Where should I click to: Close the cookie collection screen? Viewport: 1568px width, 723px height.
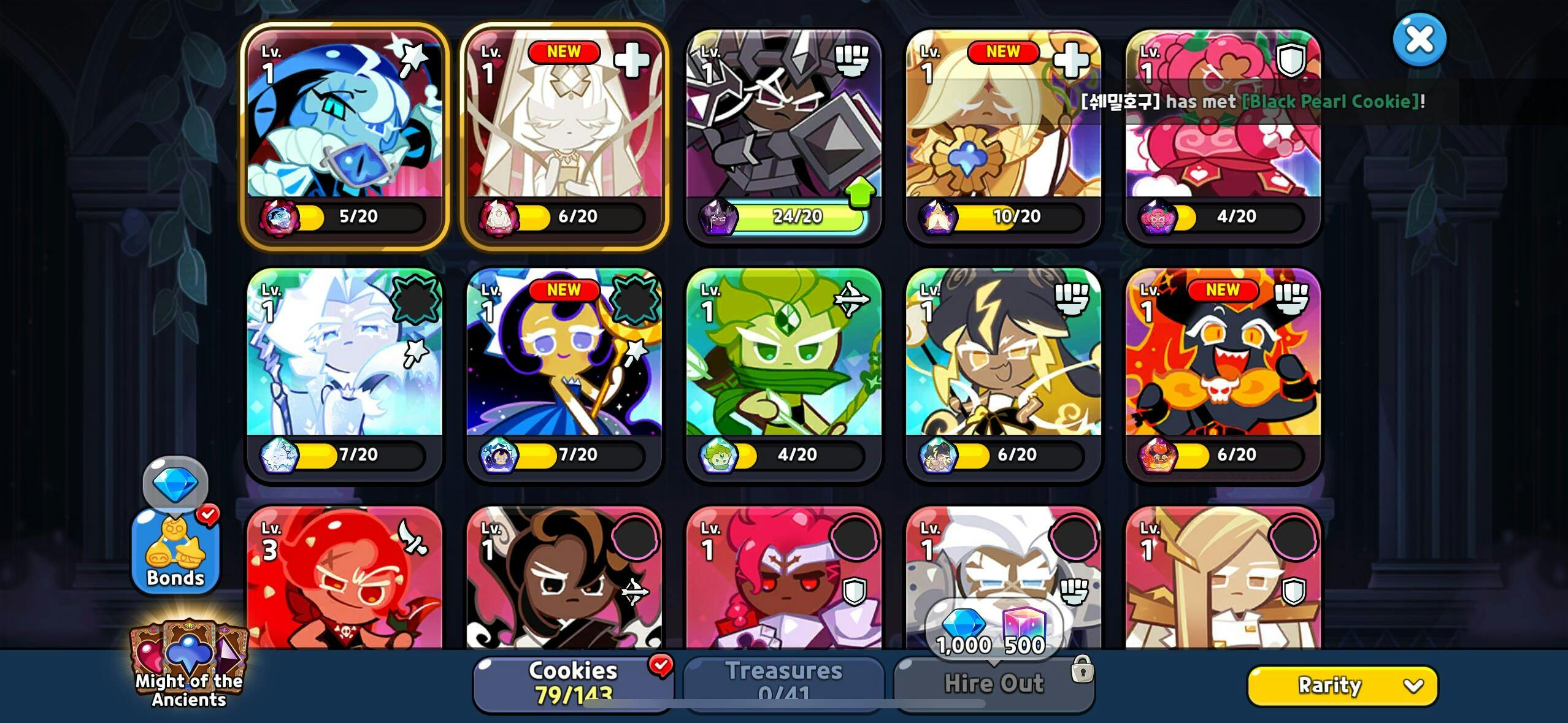pos(1419,40)
